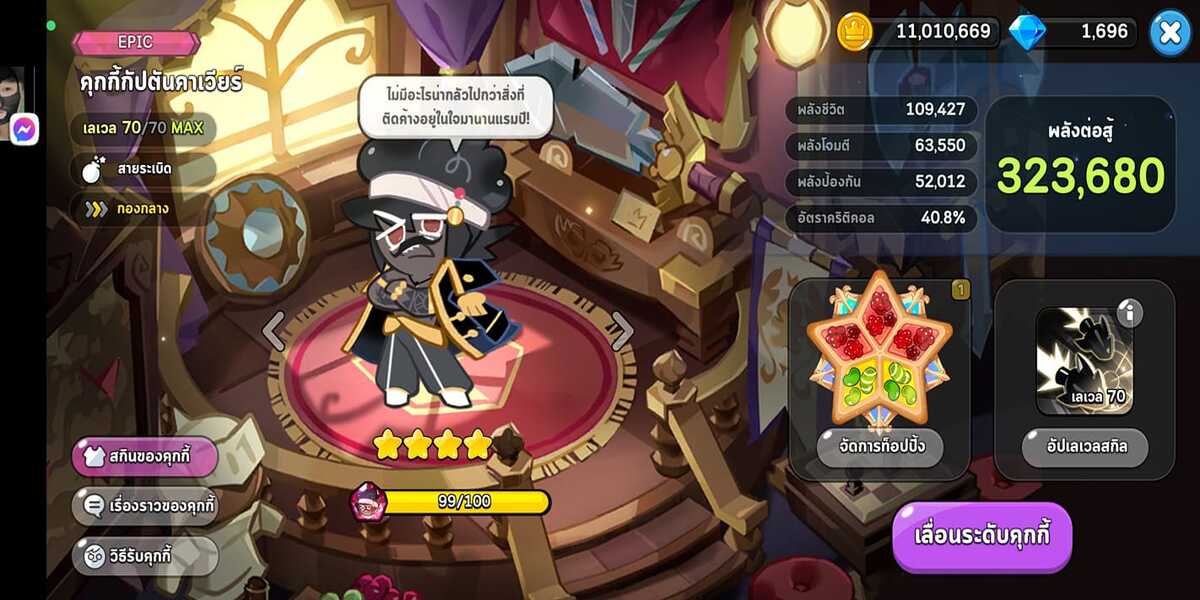This screenshot has height=600, width=1200.
Task: Select the star-shaped topping tart
Action: pyautogui.click(x=880, y=349)
